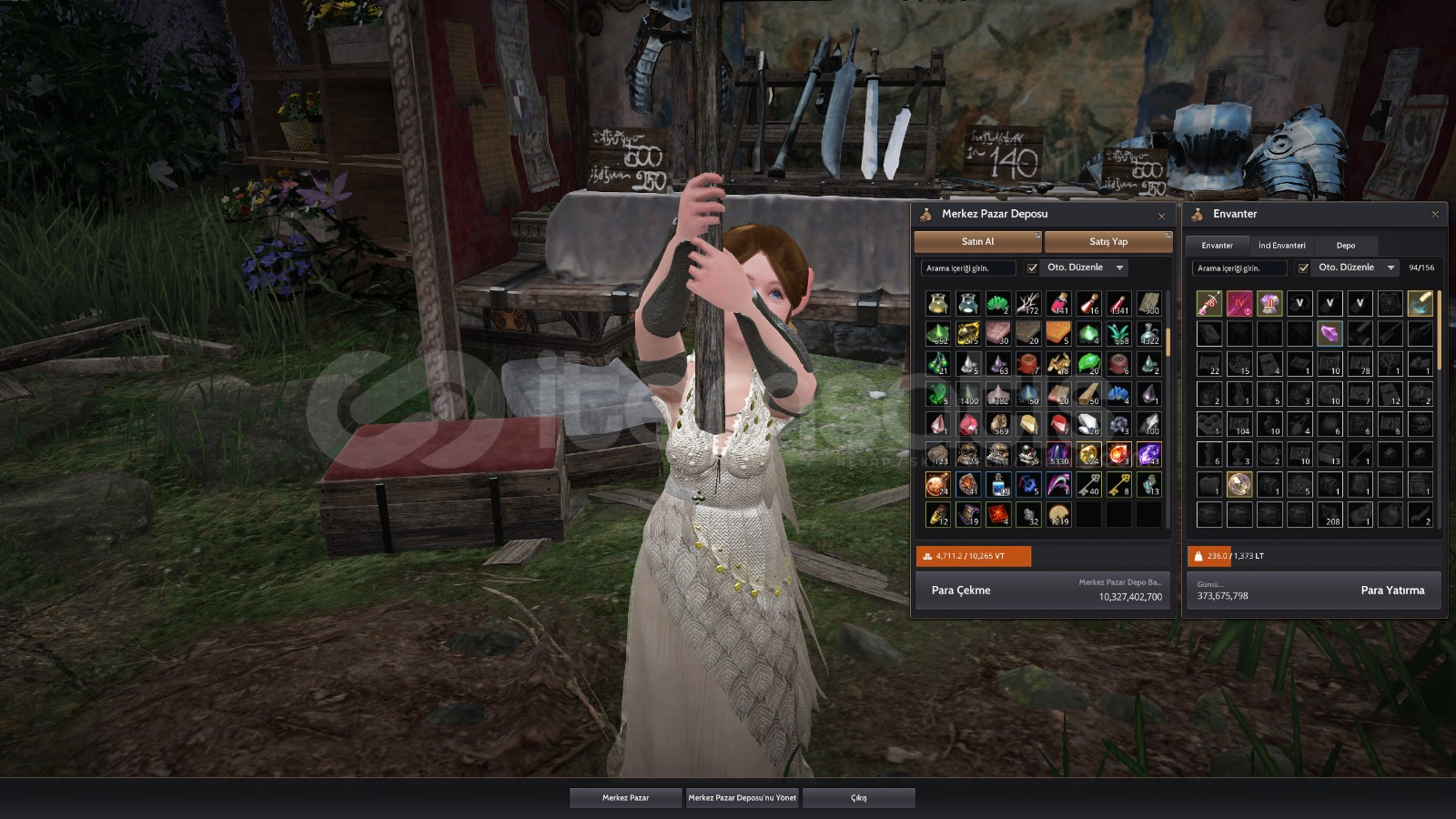
Task: Close the Merkez Pazar Deposu window
Action: (1161, 216)
